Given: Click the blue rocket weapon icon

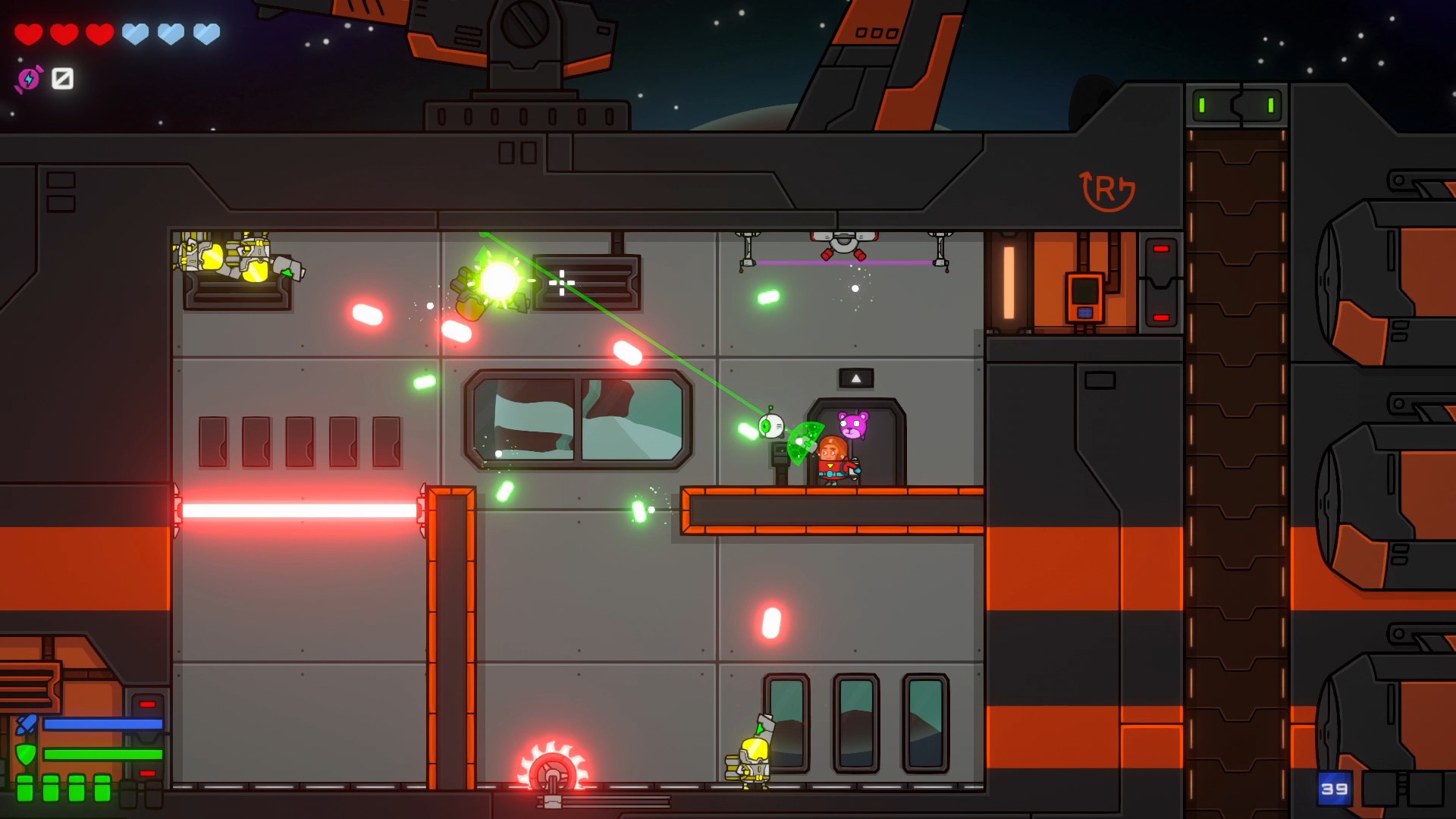Looking at the screenshot, I should click(26, 724).
